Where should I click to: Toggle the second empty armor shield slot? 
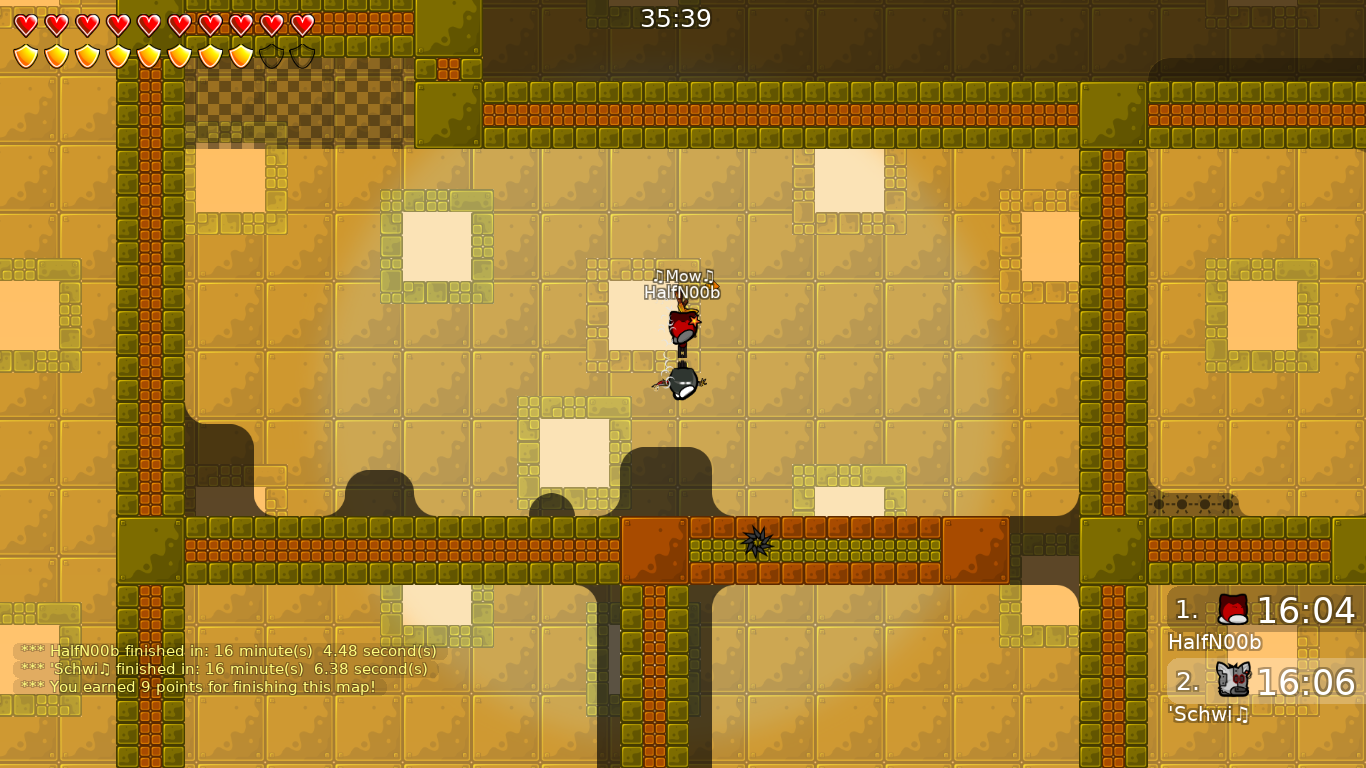(302, 55)
